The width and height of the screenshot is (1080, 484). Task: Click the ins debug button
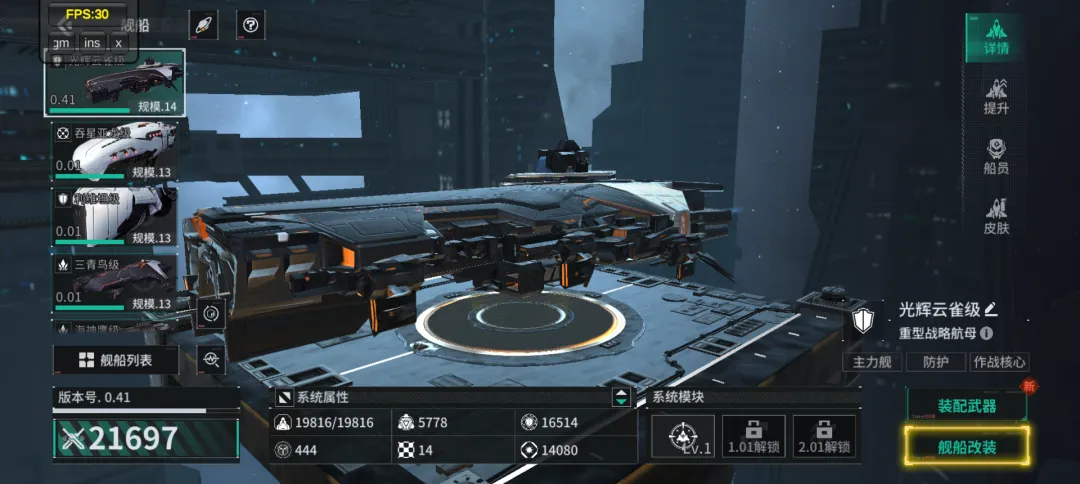tap(92, 42)
